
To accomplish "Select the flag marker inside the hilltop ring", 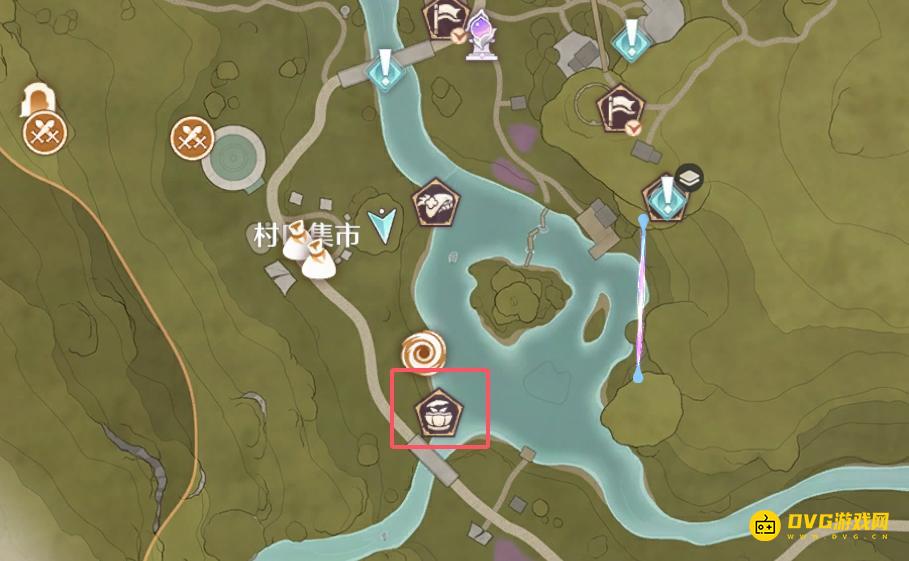I will [x=616, y=106].
